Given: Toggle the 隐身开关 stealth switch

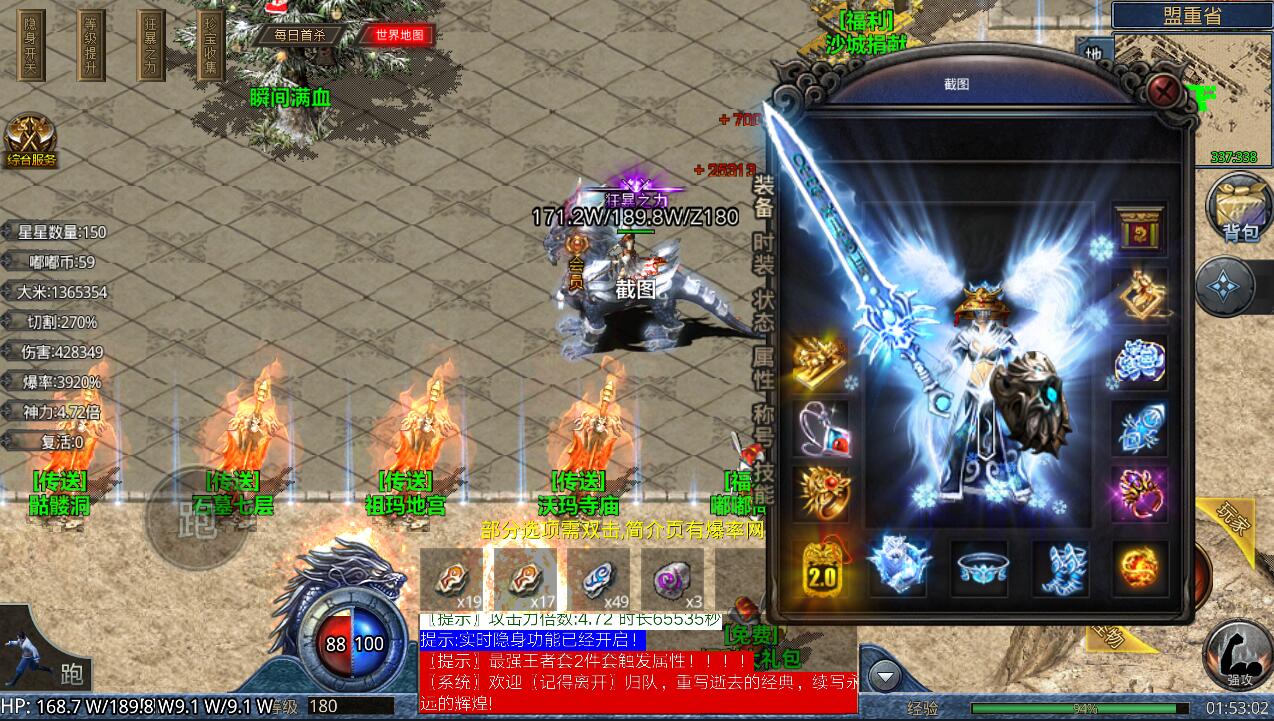Looking at the screenshot, I should [32, 46].
